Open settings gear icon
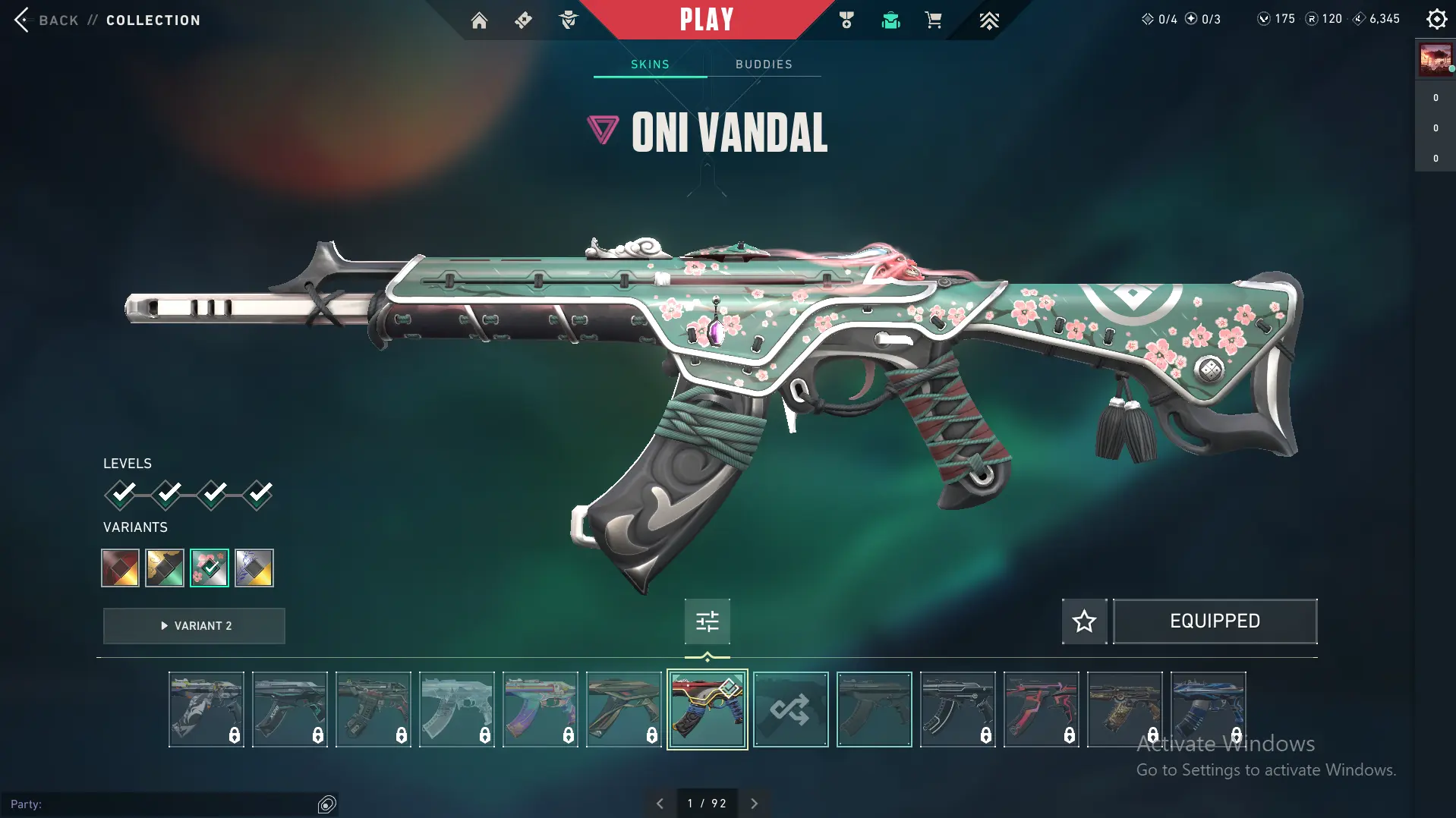This screenshot has height=818, width=1456. 1436,19
